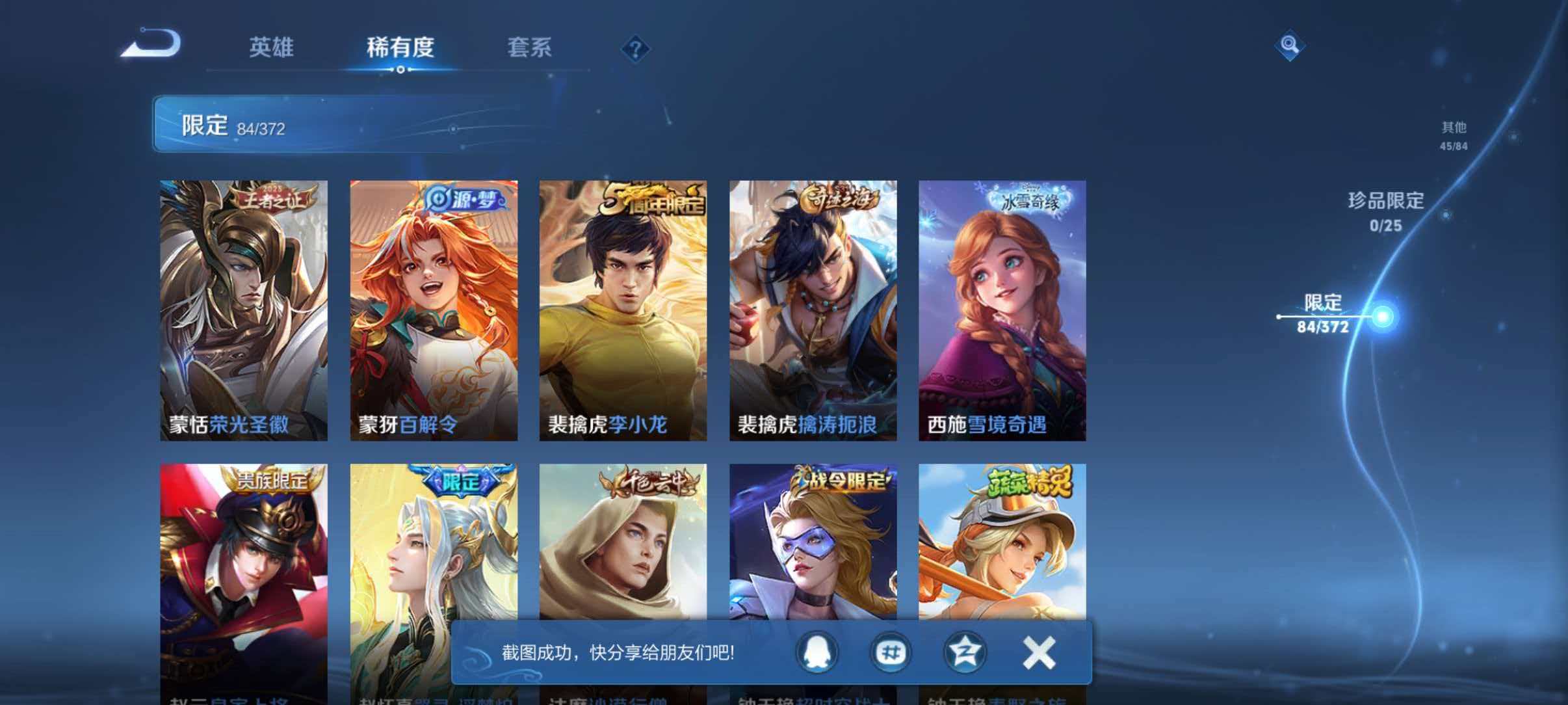The width and height of the screenshot is (1568, 705).
Task: Share screenshot using the QZone star icon
Action: click(965, 652)
